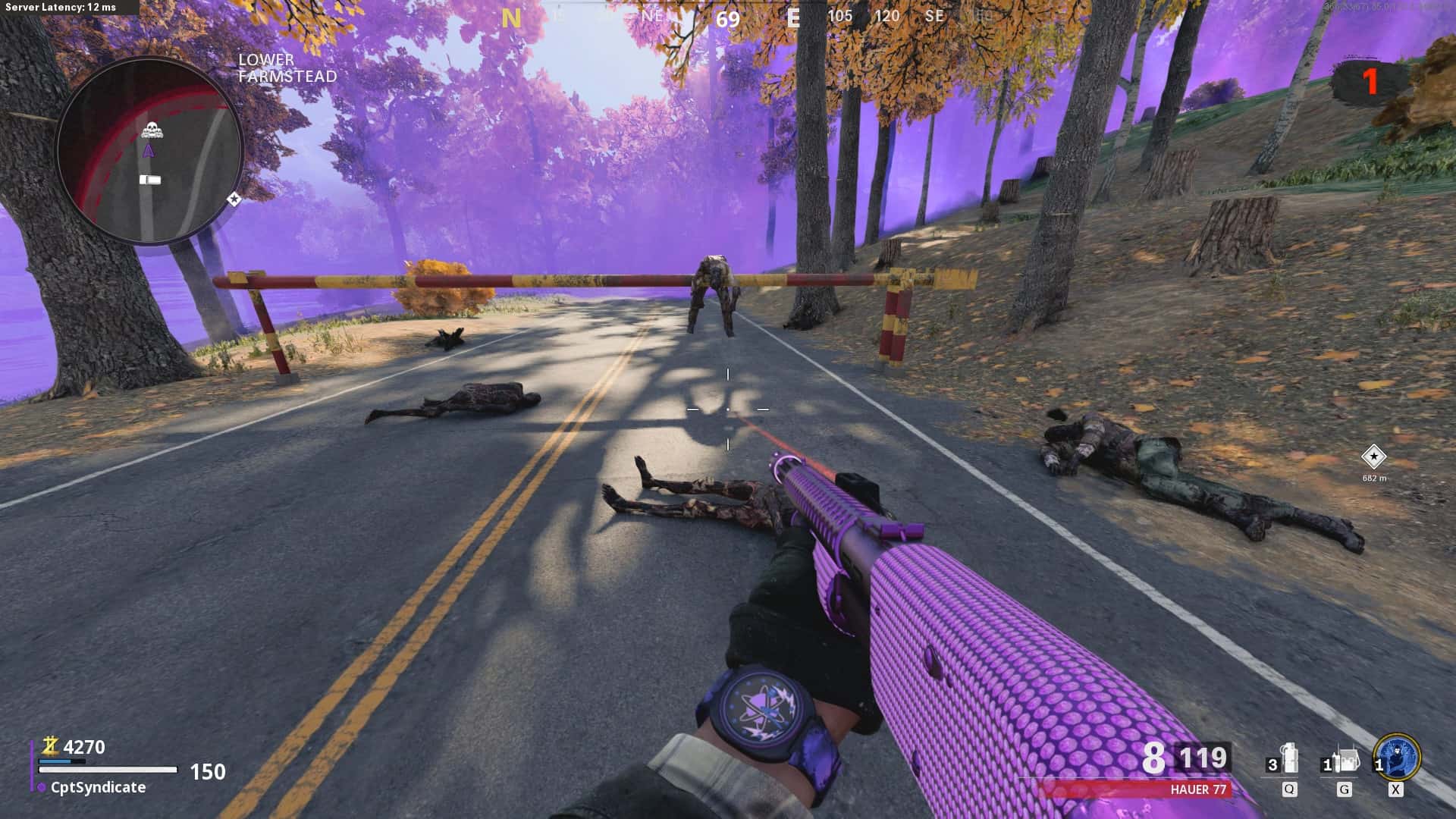Click the 682 m objective star waypoint
Screen dimensions: 1456x819
pos(1373,457)
